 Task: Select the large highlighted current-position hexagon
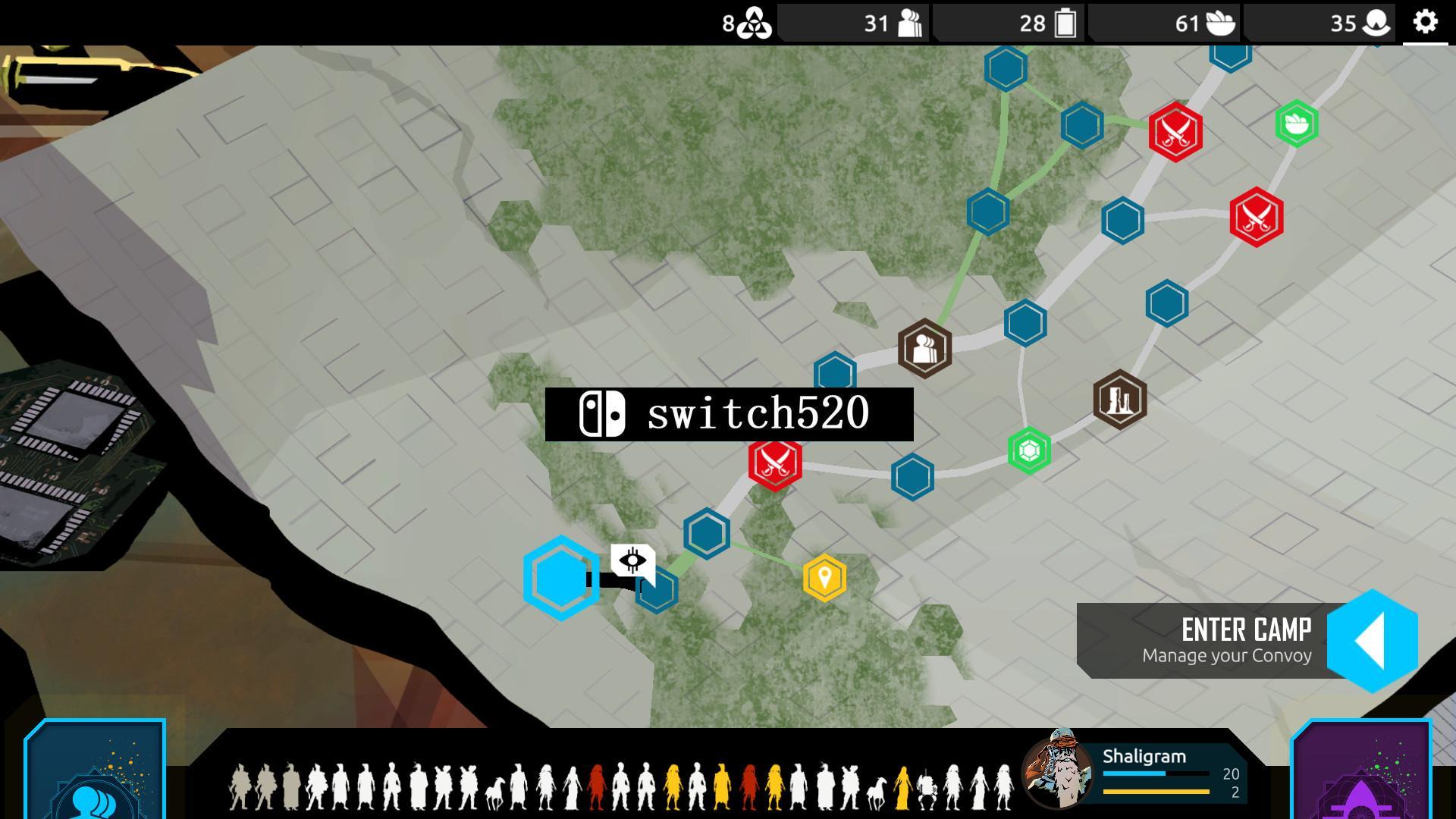[x=560, y=578]
